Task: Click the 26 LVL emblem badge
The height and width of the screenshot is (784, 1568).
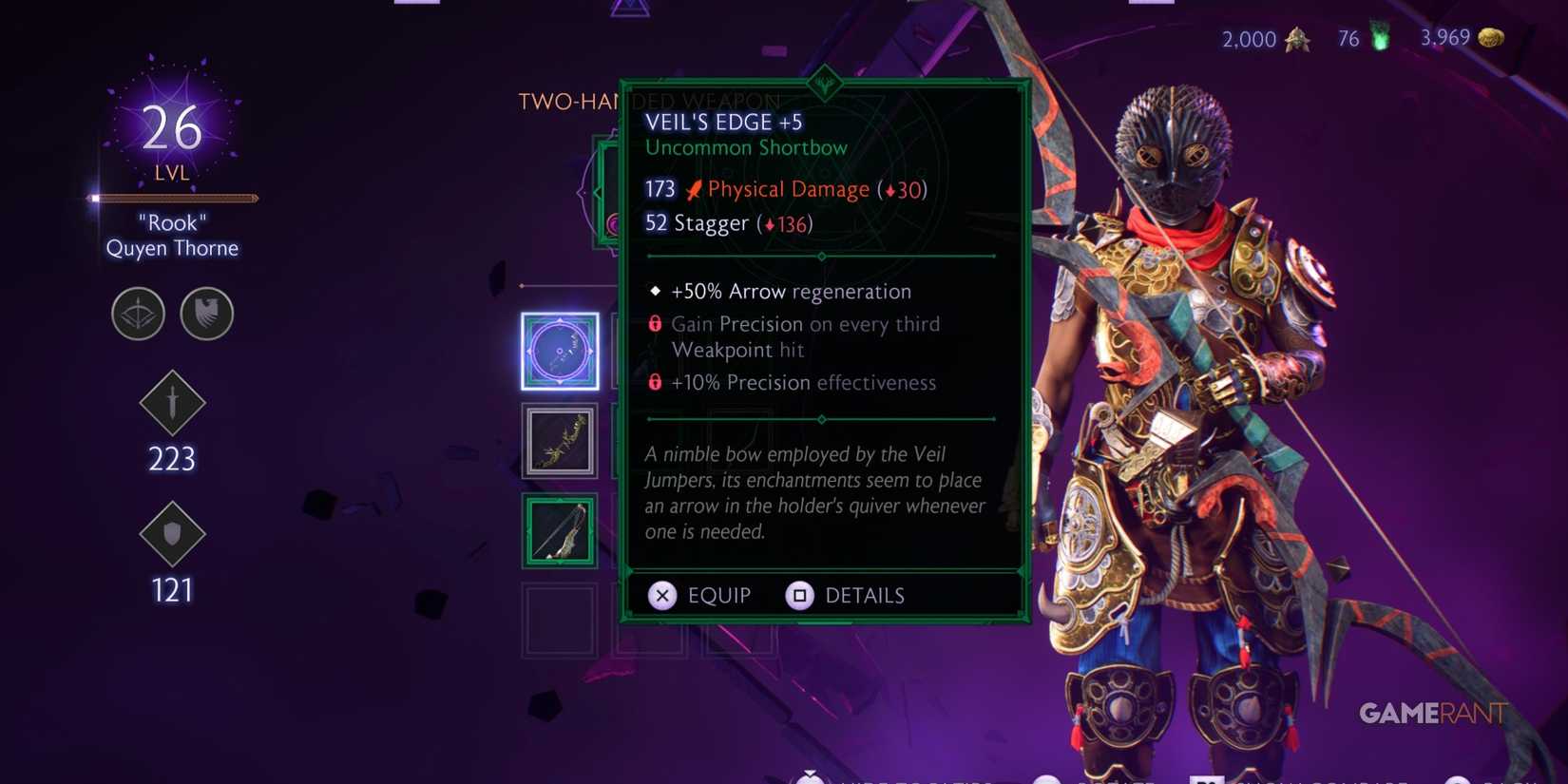Action: [x=171, y=133]
